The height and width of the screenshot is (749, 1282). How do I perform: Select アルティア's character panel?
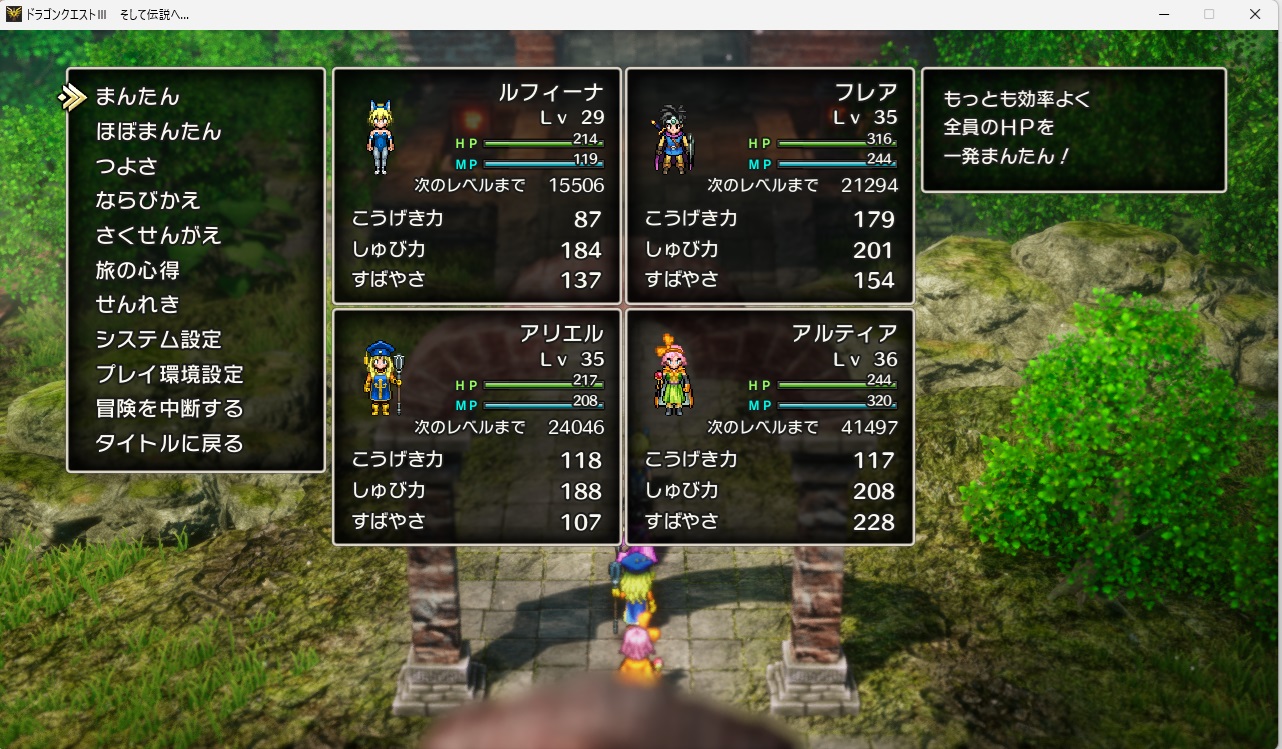[x=769, y=426]
